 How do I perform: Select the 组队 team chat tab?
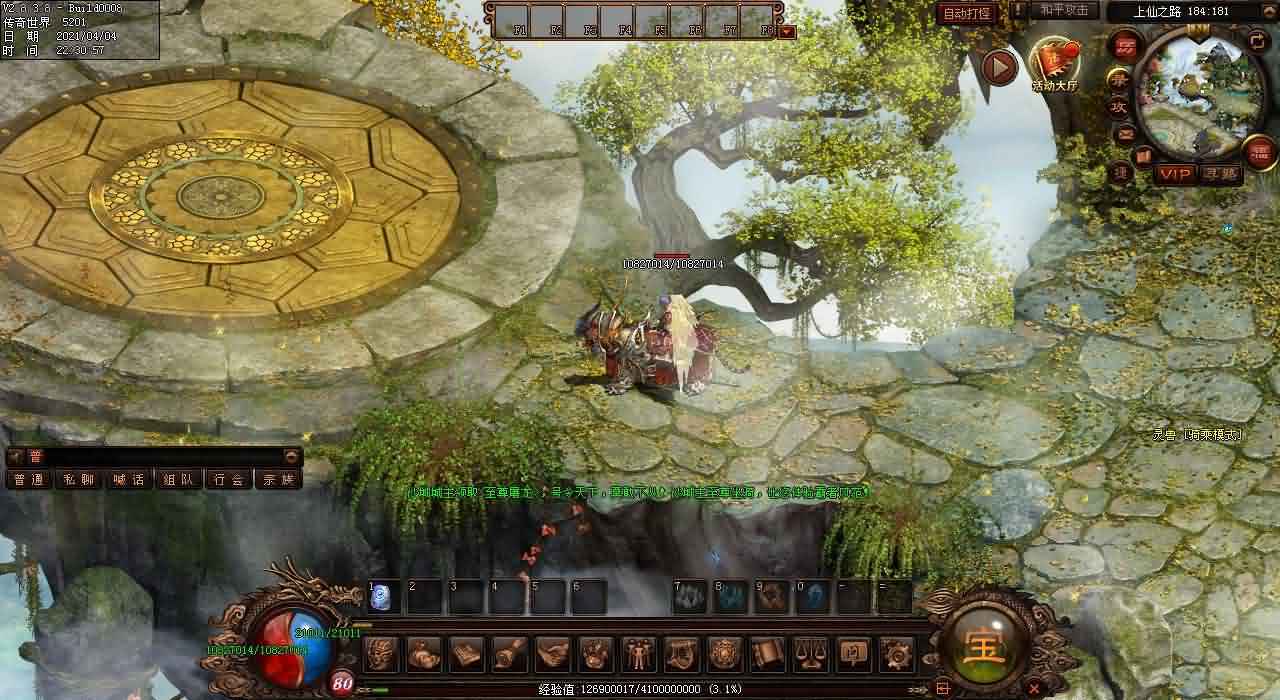pos(178,479)
